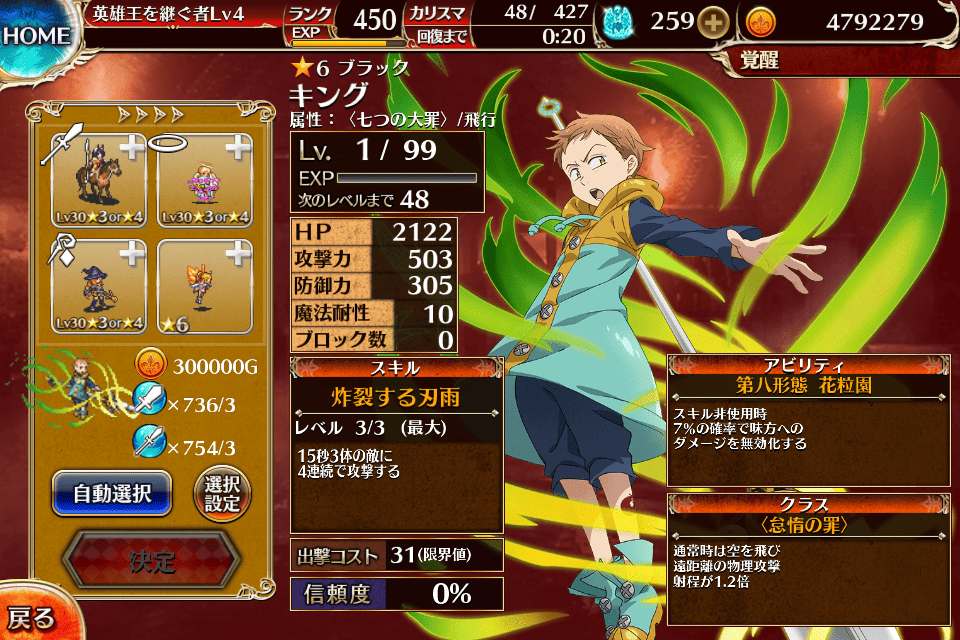Tap the 自動選択 auto-select button
The height and width of the screenshot is (640, 960).
[x=112, y=493]
